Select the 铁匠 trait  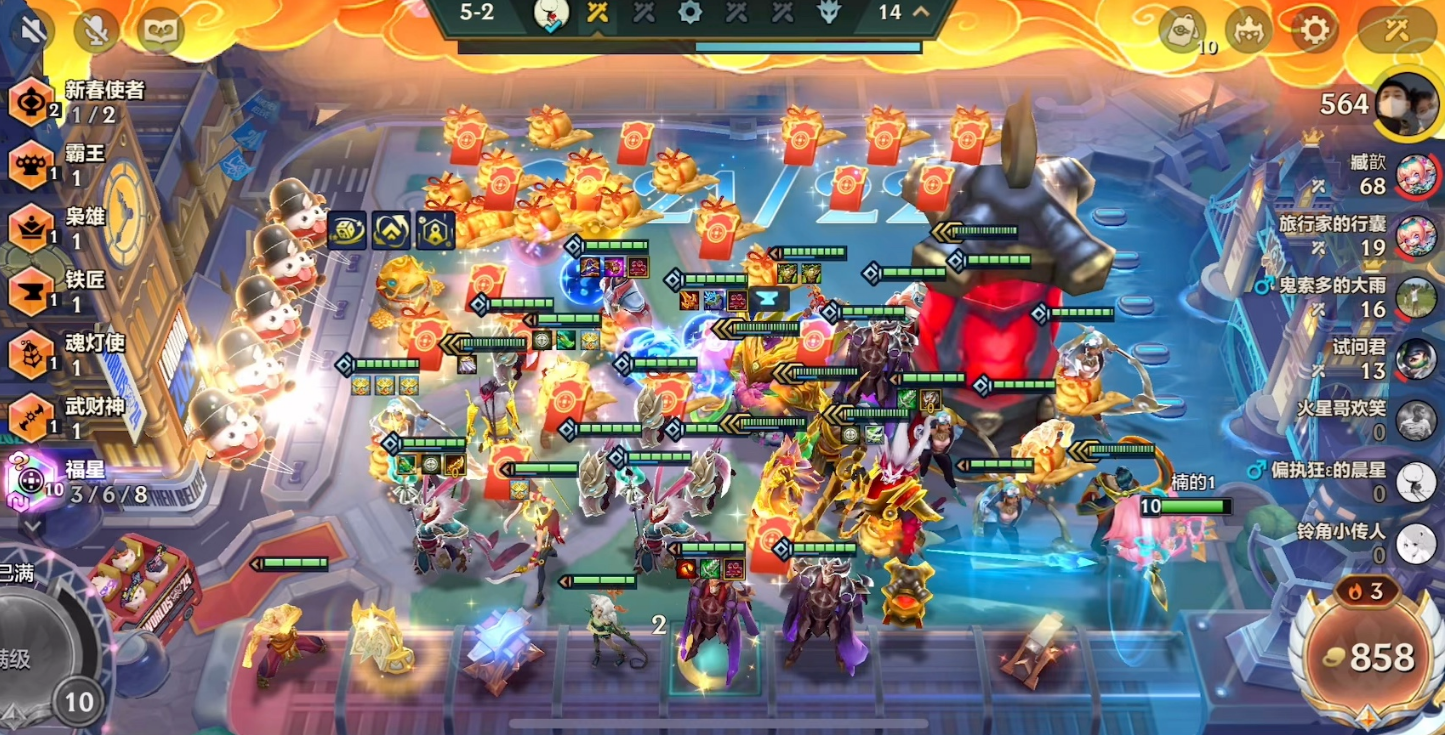[x=32, y=291]
